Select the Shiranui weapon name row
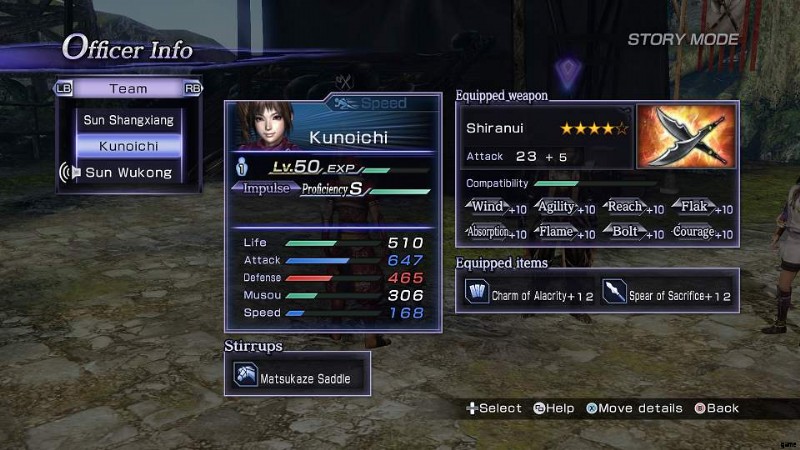This screenshot has height=450, width=800. [x=547, y=129]
